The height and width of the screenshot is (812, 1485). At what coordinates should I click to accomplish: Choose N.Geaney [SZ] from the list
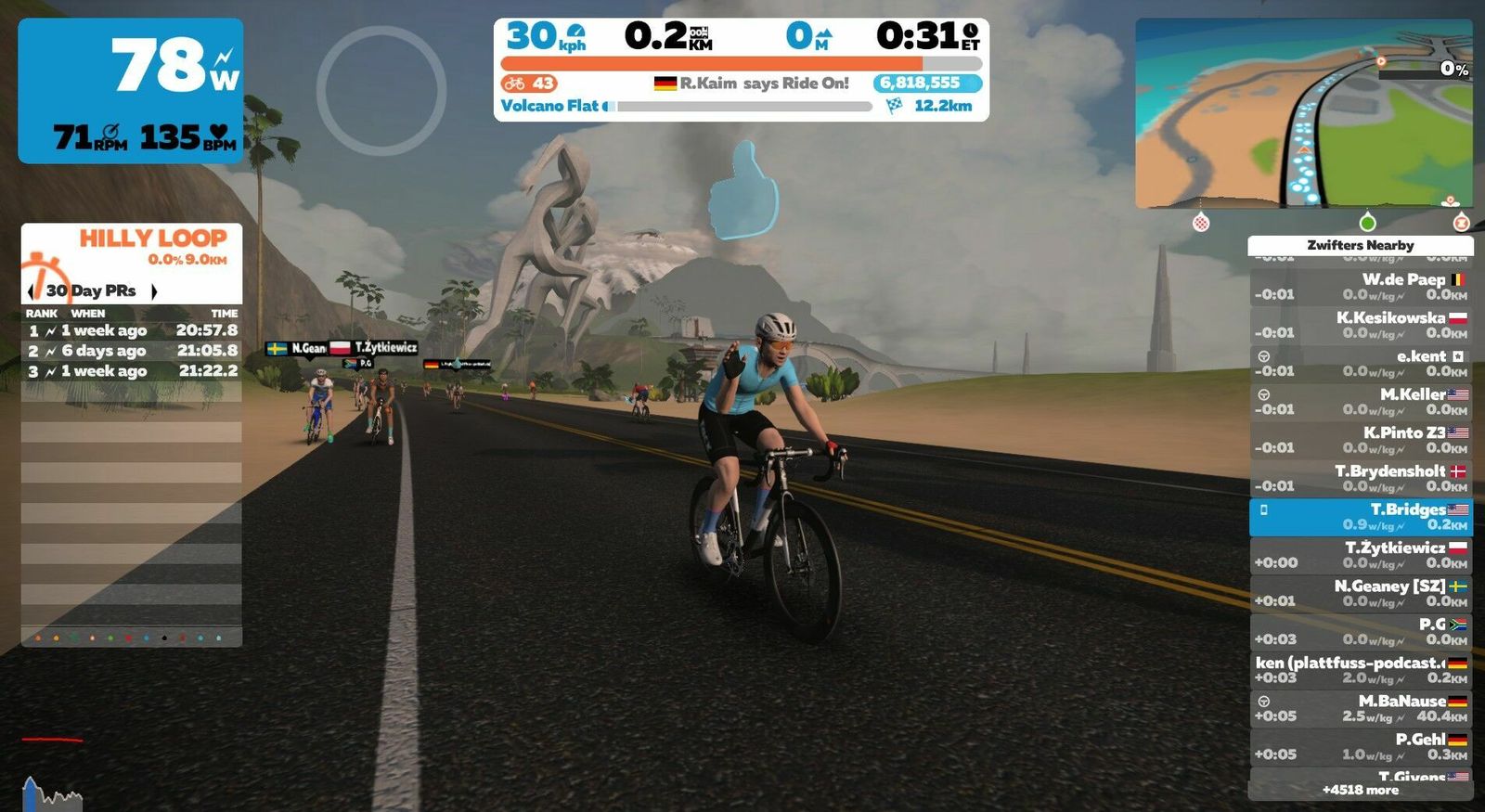point(1361,593)
